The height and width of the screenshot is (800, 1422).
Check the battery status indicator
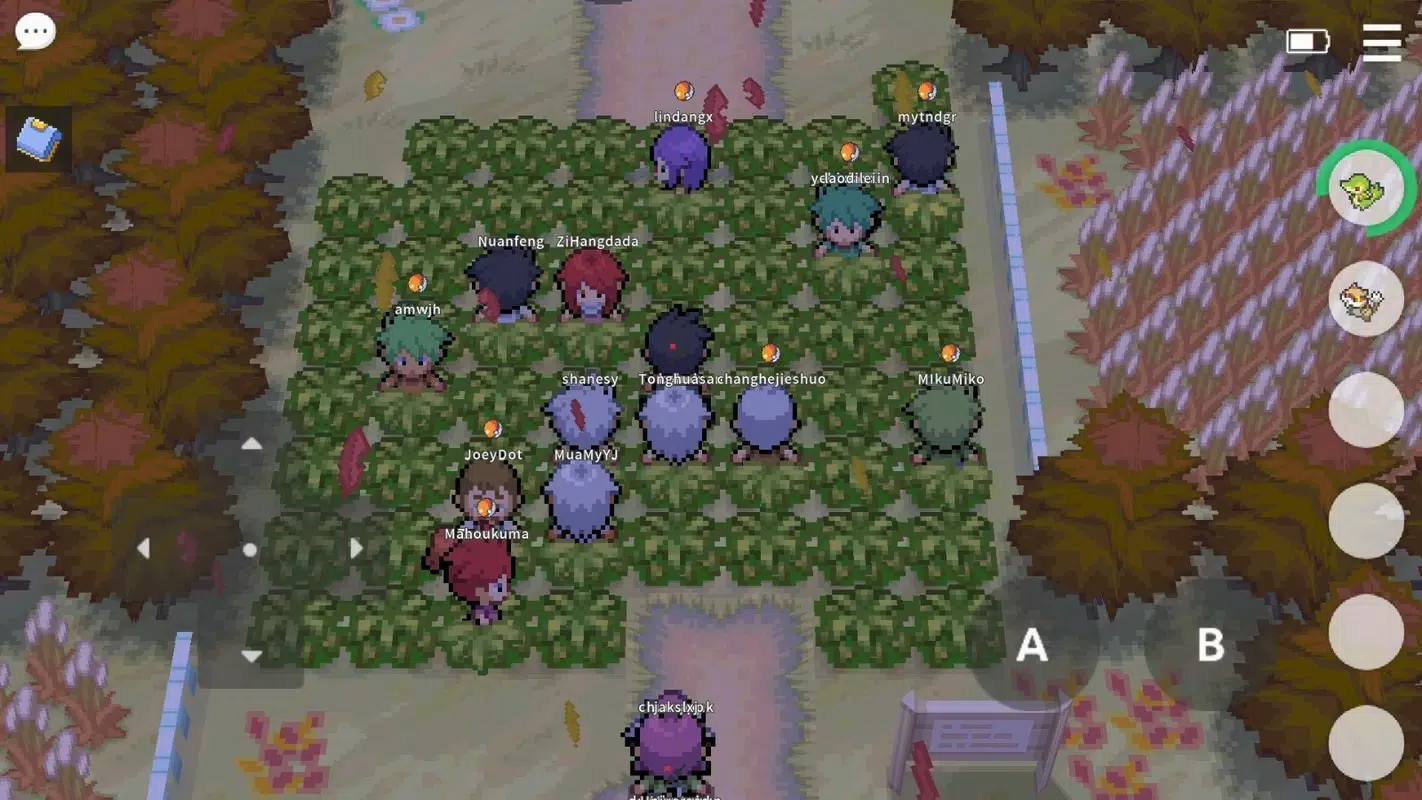[x=1308, y=42]
